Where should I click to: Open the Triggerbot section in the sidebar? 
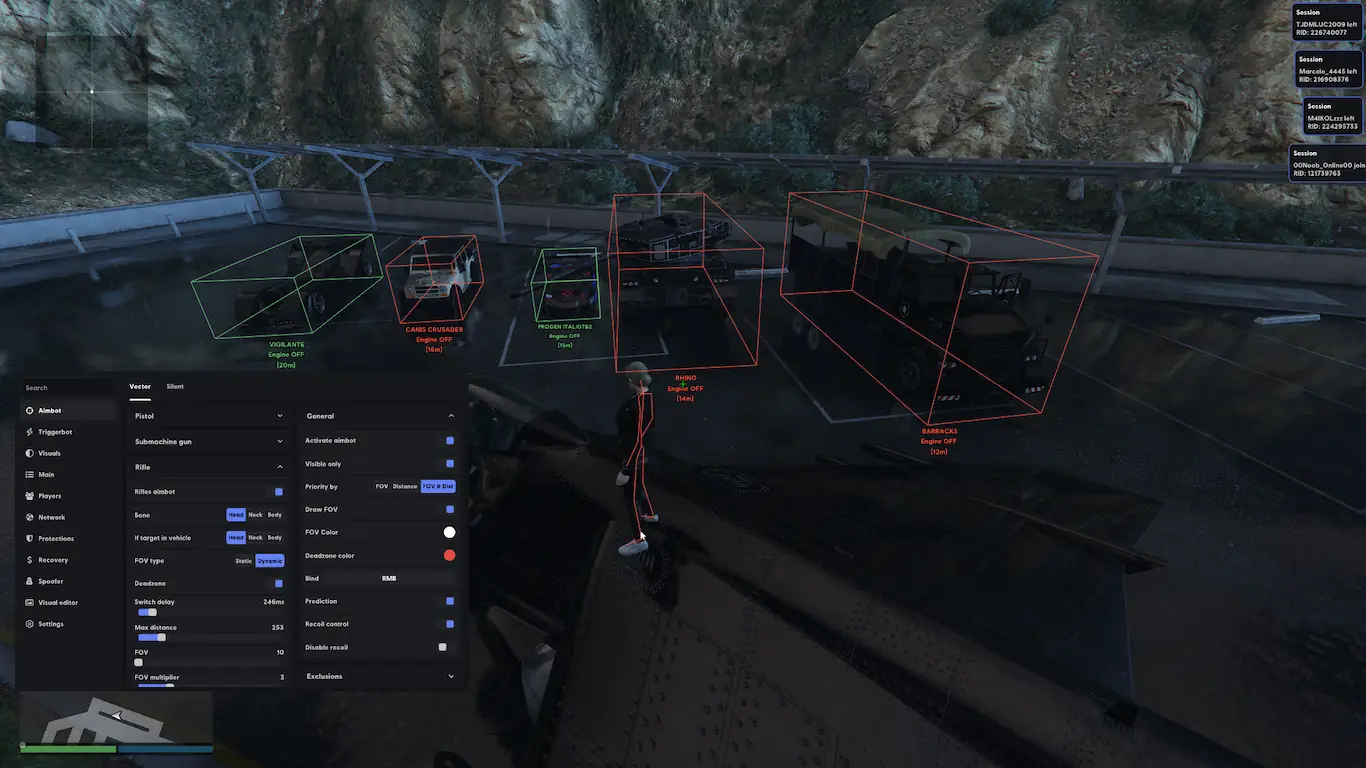(x=54, y=432)
